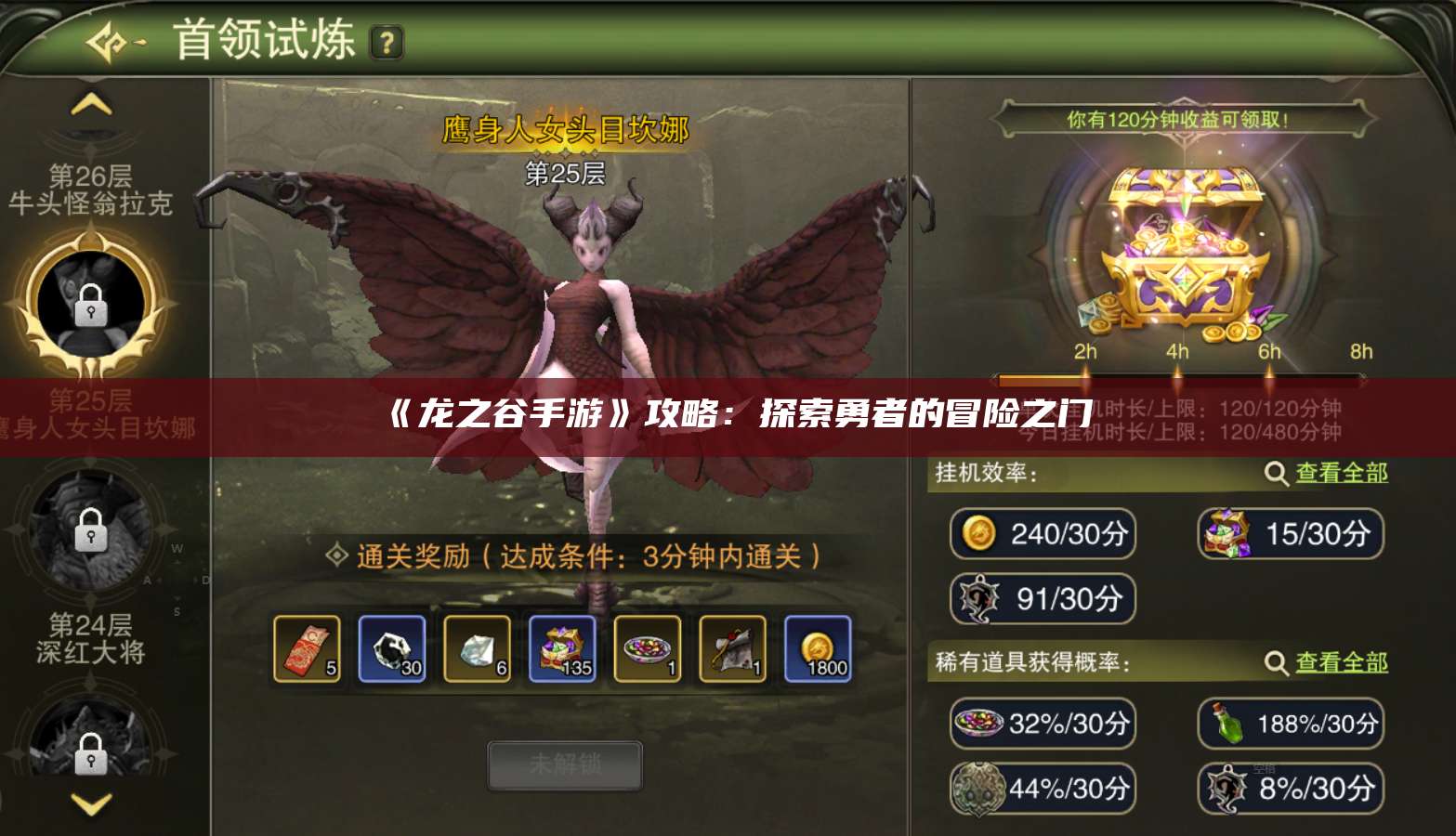Screen dimensions: 1456x836
Task: Select the diamond reward item worth 6
Action: 477,647
